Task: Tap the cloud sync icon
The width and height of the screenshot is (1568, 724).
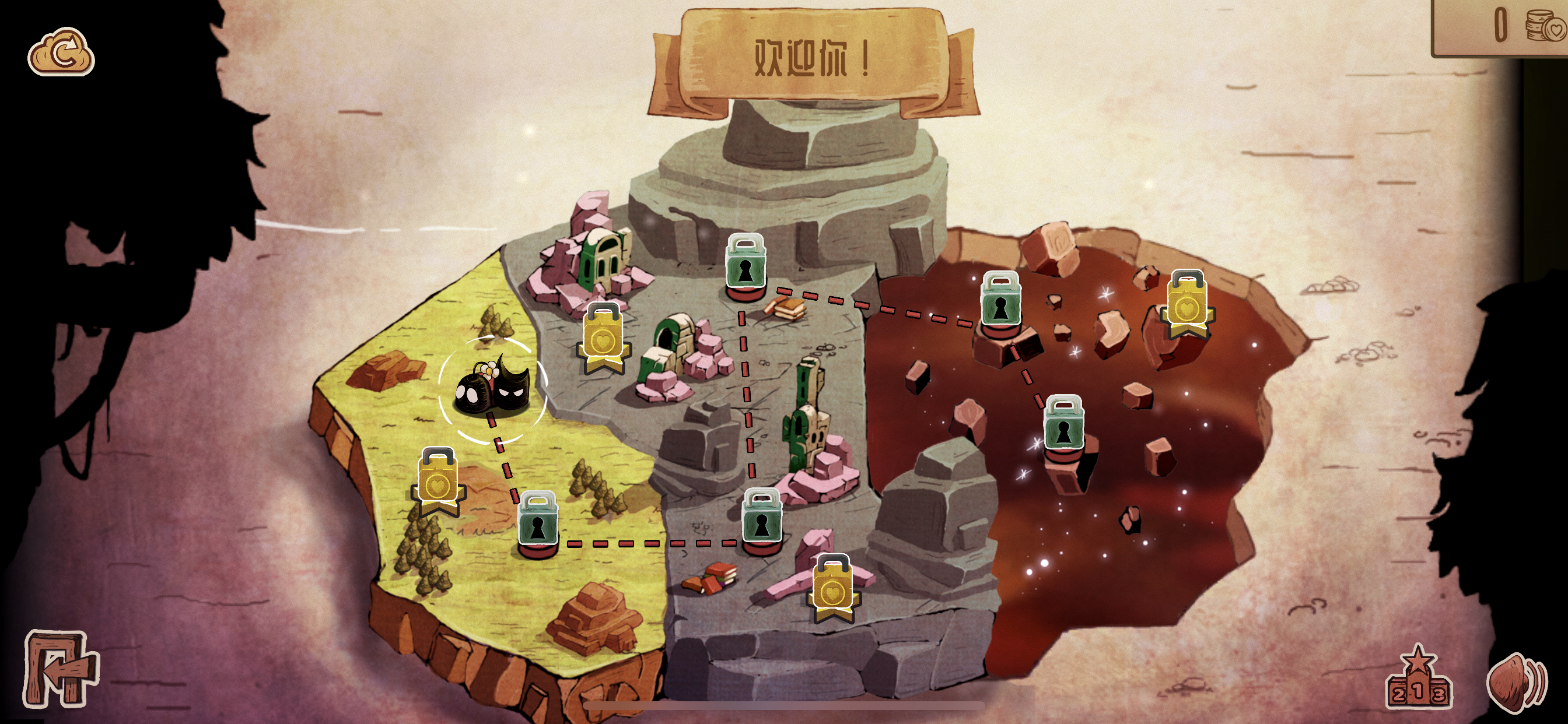Action: click(x=61, y=52)
